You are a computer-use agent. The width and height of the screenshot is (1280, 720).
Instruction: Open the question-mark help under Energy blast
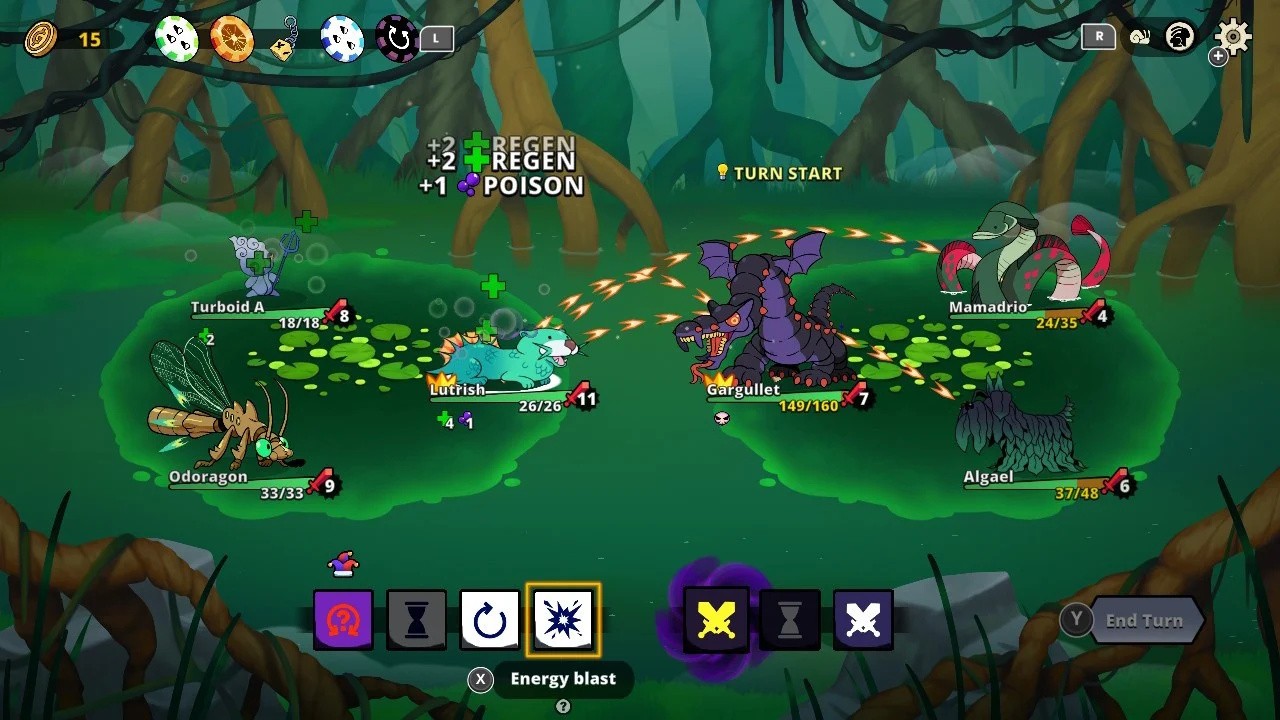(x=563, y=707)
